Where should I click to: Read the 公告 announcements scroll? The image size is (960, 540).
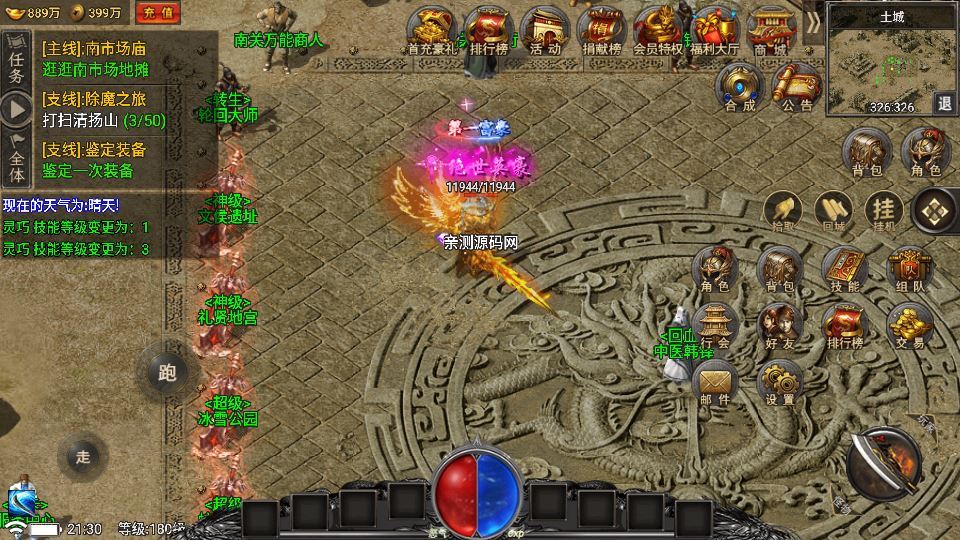click(x=797, y=86)
